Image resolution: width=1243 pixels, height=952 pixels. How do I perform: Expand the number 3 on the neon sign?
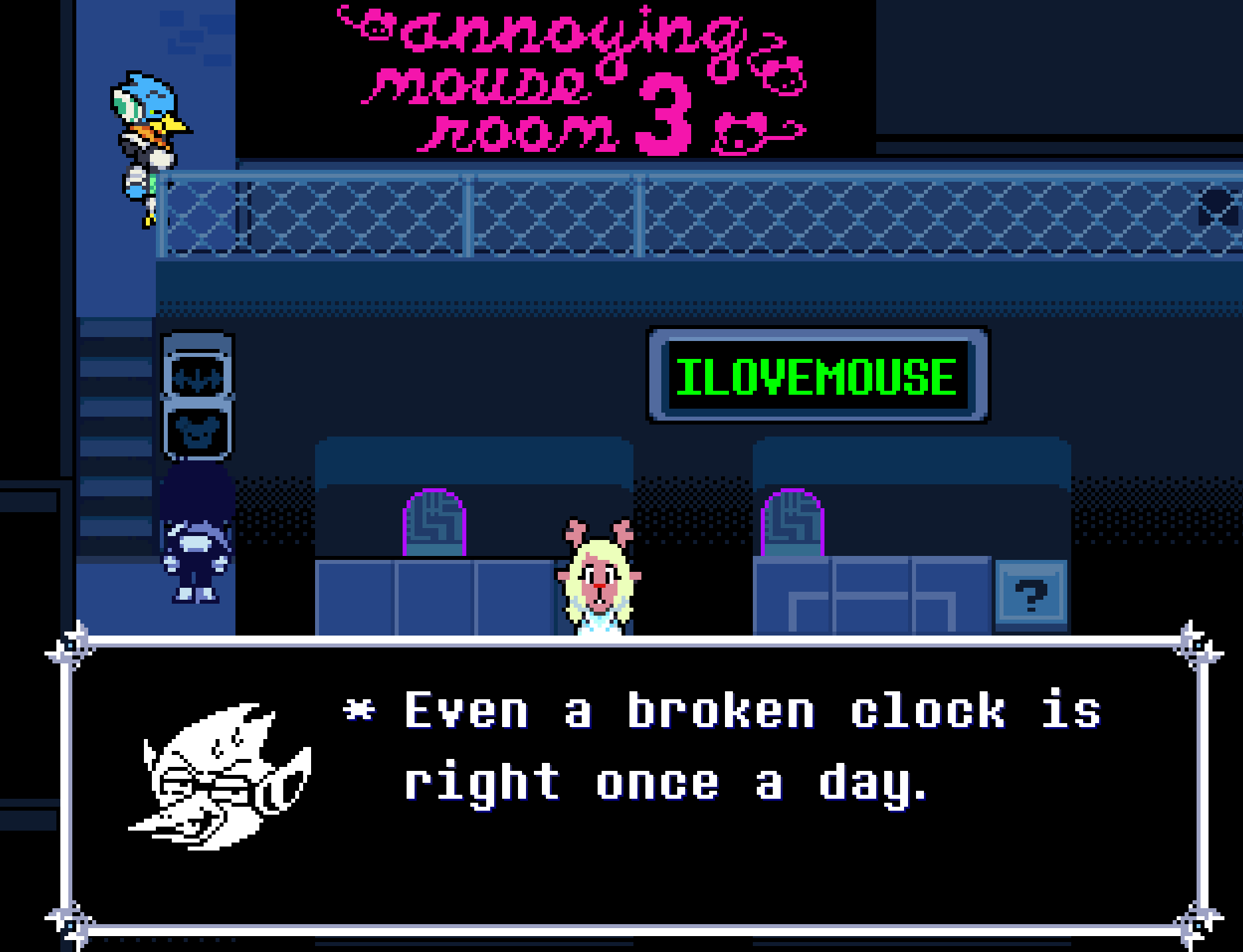pyautogui.click(x=663, y=119)
